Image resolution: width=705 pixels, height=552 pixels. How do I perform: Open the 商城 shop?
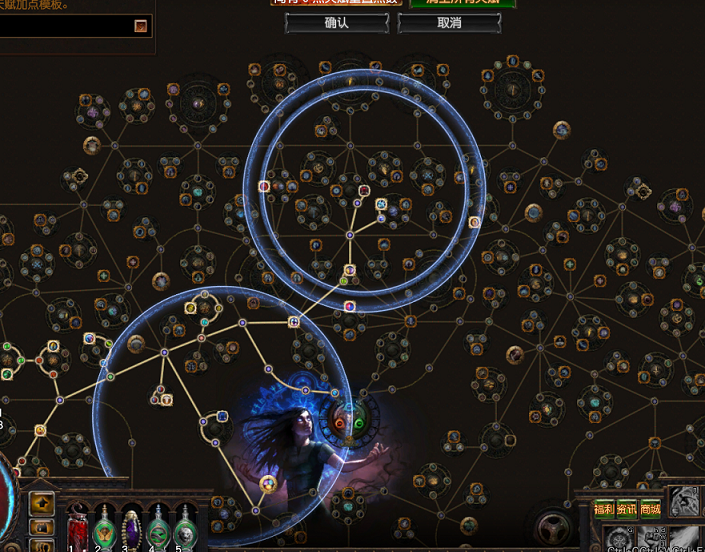click(651, 509)
